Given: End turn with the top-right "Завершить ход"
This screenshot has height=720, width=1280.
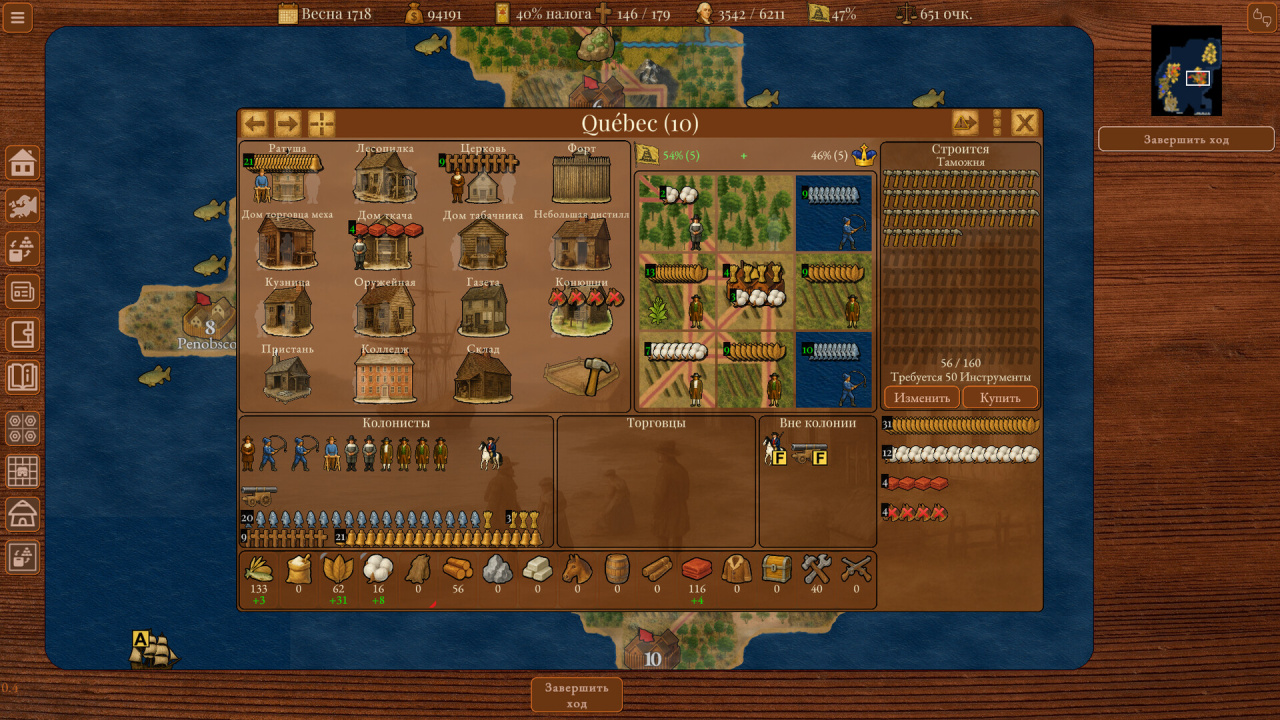Looking at the screenshot, I should pyautogui.click(x=1186, y=139).
